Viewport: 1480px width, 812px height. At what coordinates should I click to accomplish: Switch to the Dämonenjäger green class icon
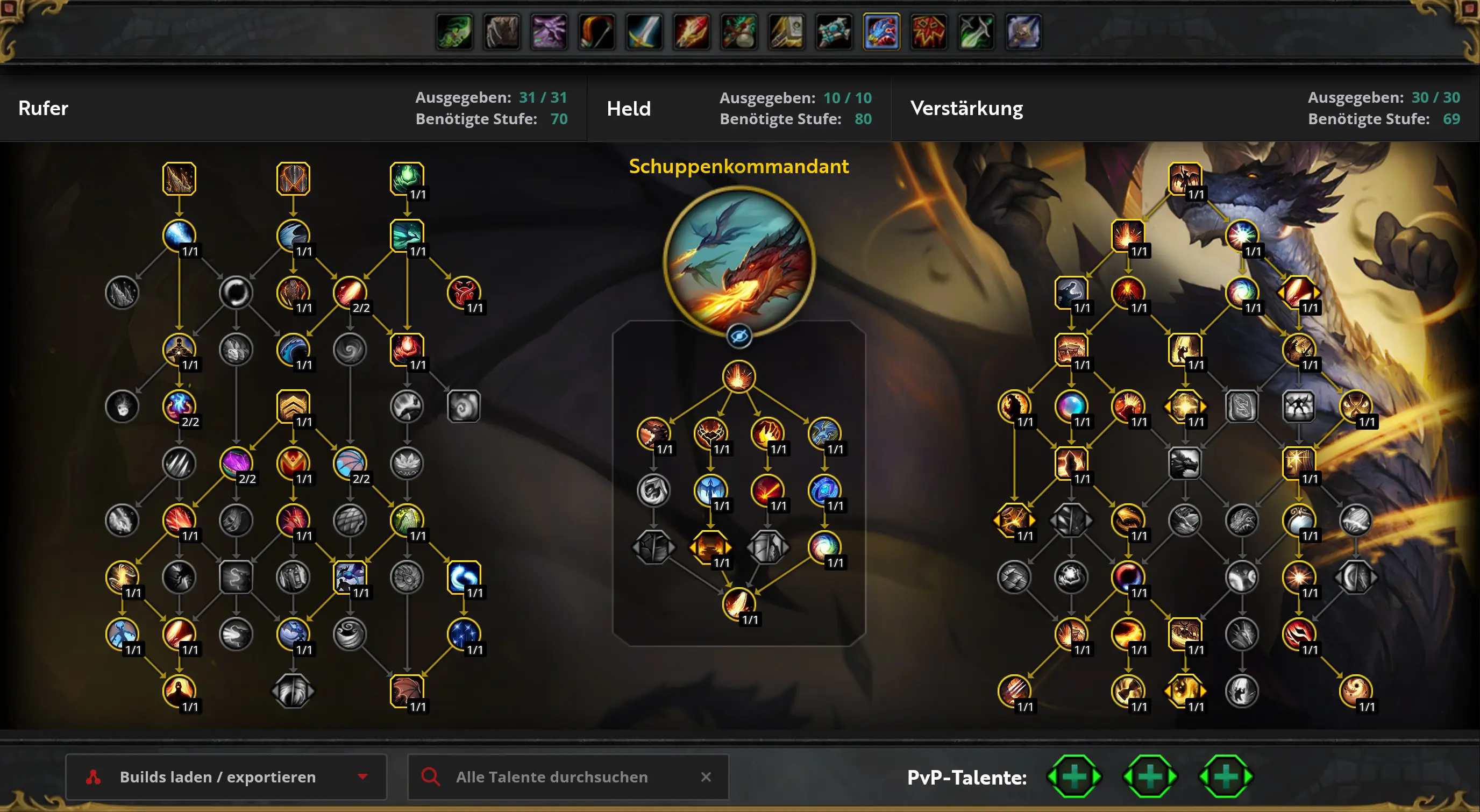[x=454, y=32]
